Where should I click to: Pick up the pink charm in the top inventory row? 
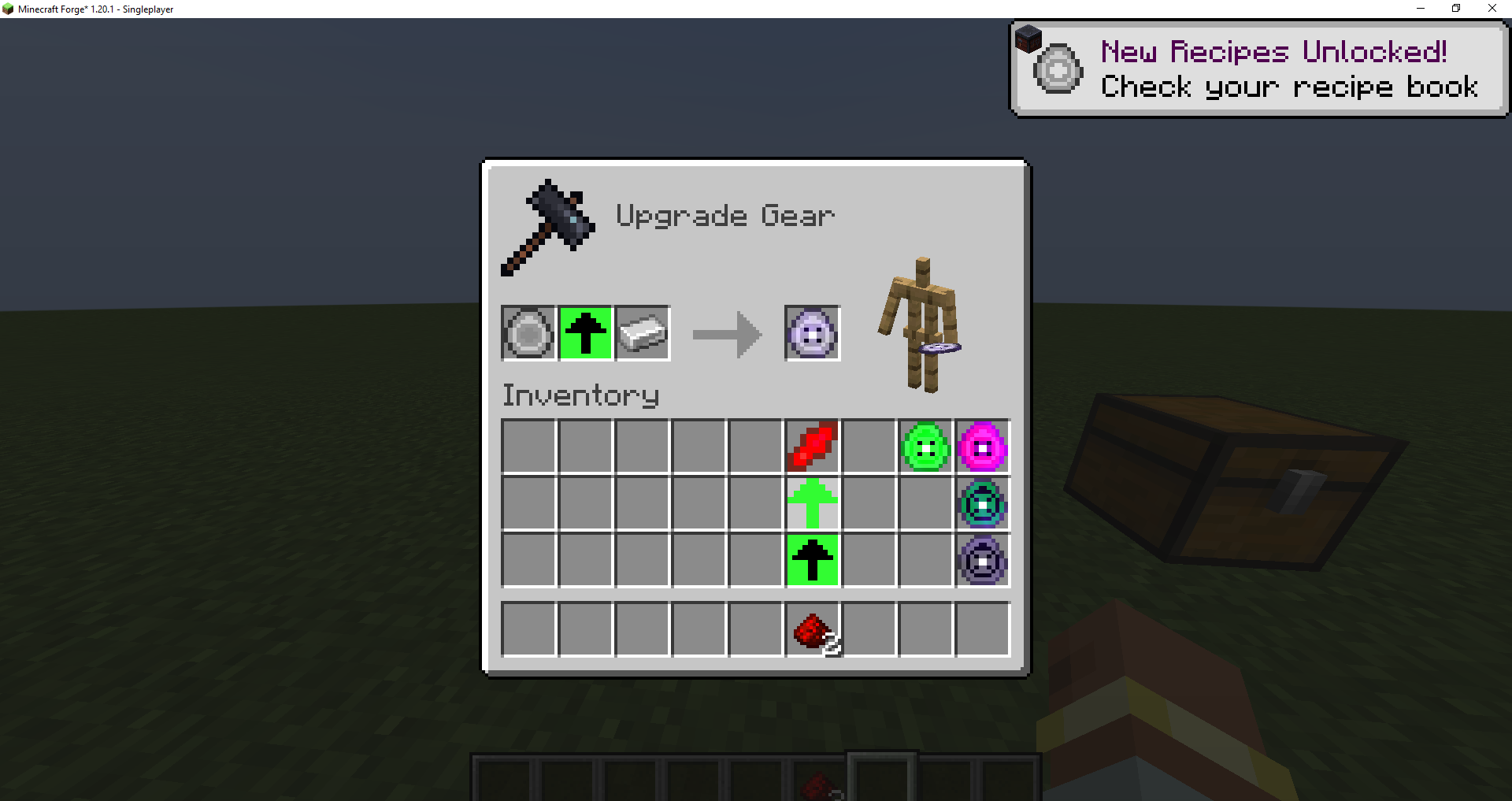(x=982, y=447)
